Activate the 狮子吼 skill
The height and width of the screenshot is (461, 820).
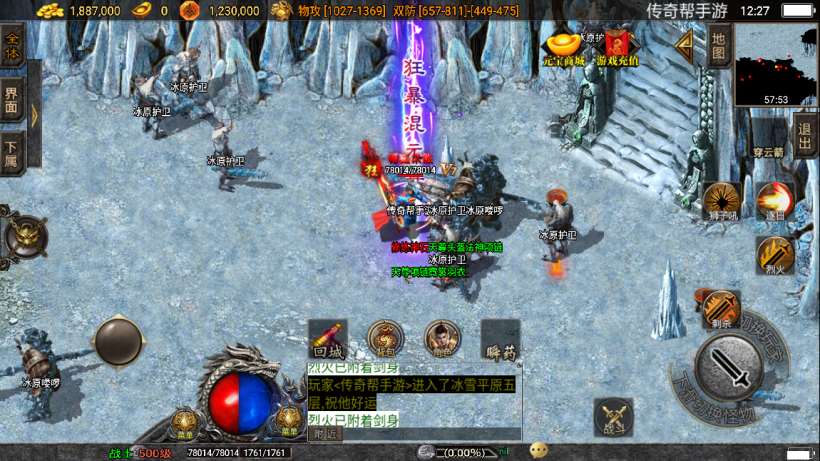click(x=720, y=199)
